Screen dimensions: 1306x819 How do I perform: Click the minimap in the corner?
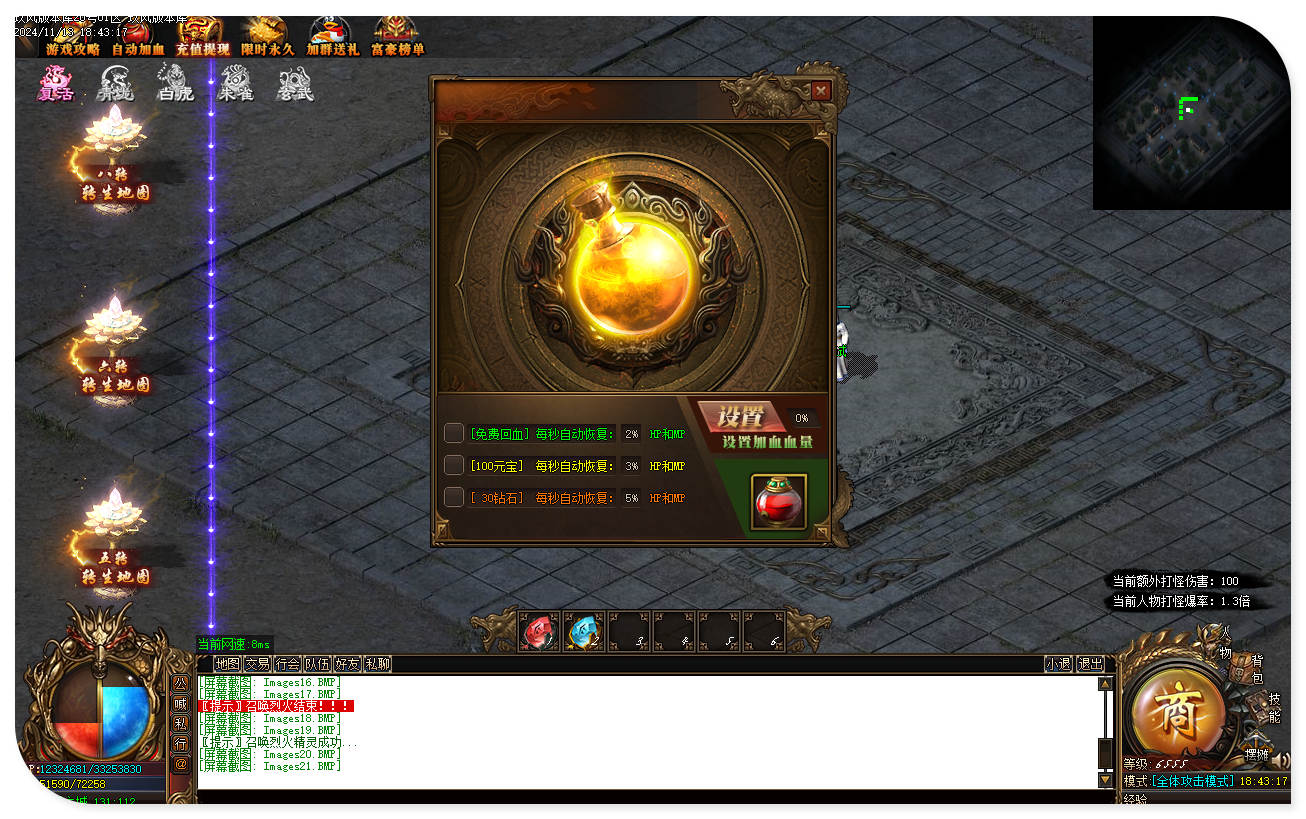[x=1190, y=112]
